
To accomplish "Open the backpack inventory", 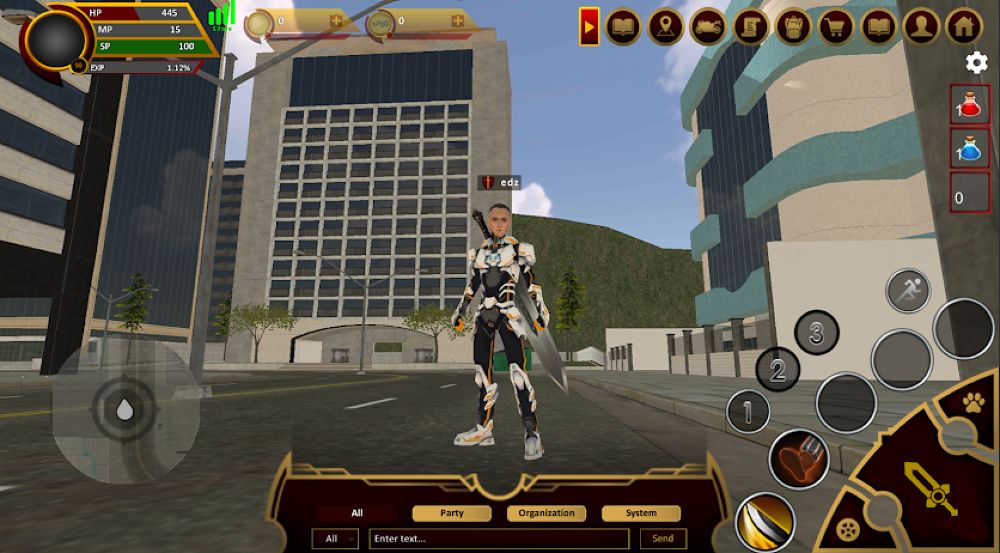I will tap(793, 26).
